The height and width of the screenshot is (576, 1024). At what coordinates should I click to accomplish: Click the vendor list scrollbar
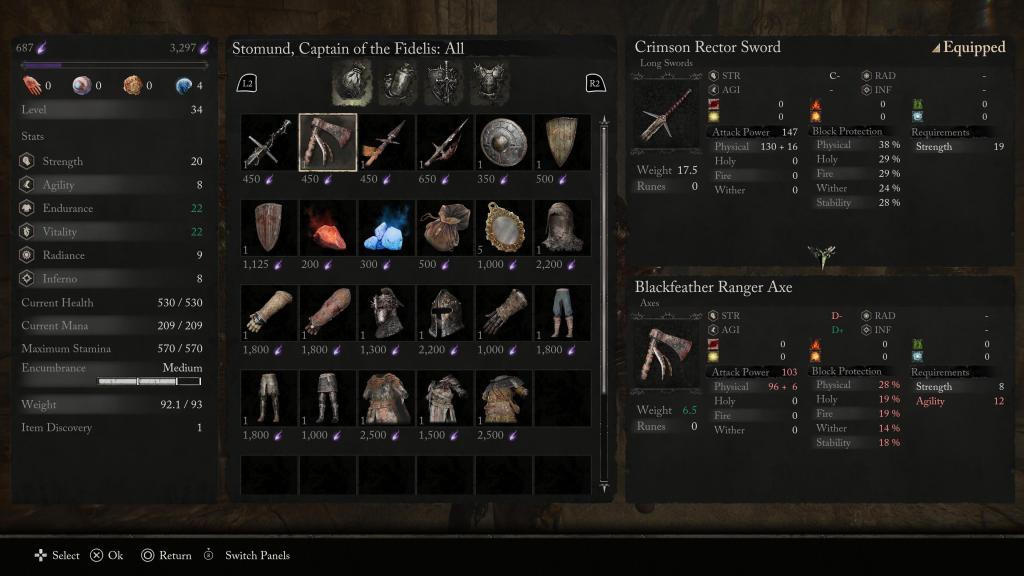click(x=604, y=300)
